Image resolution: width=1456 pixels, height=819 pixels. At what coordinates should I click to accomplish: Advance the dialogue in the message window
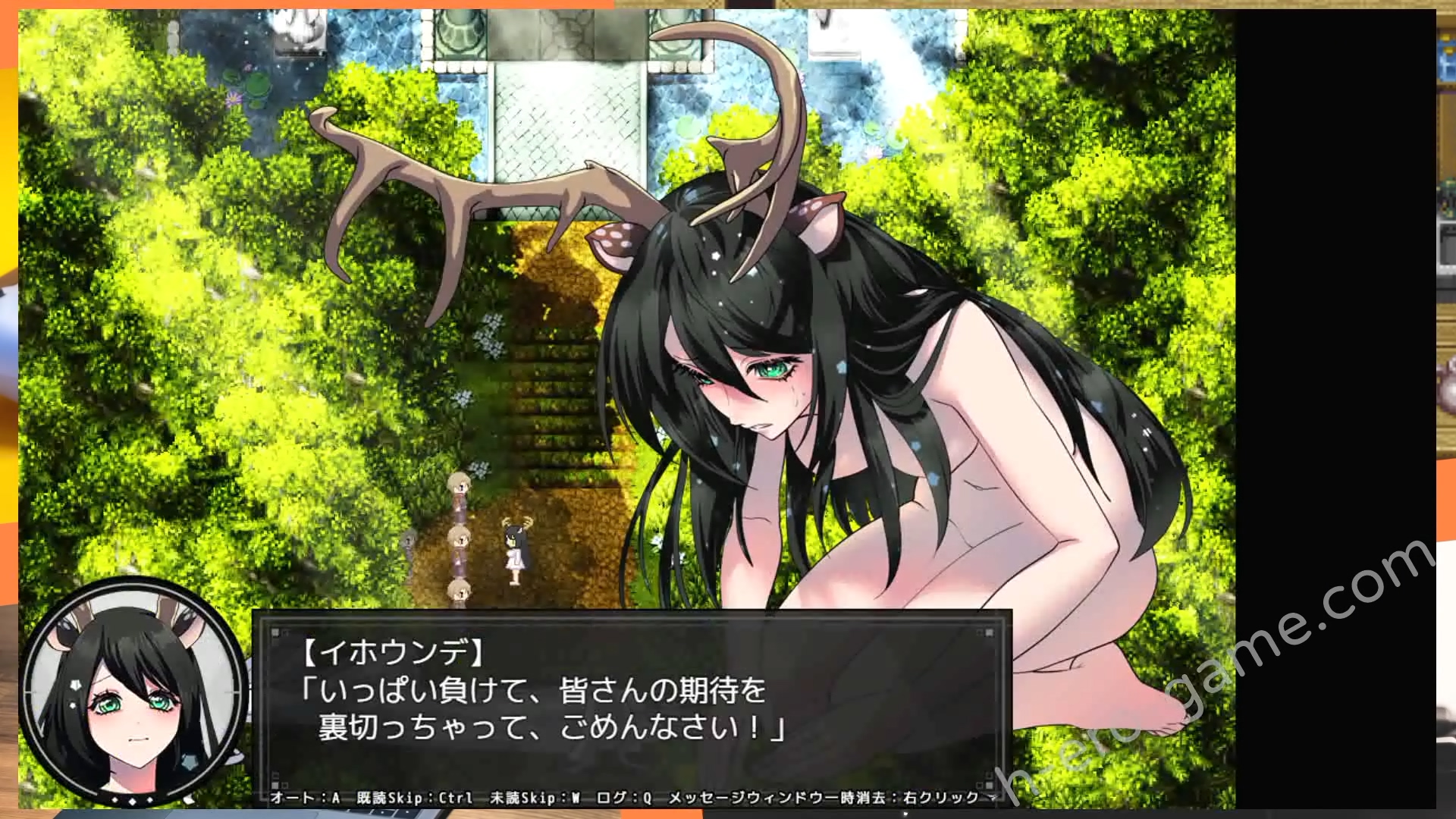[x=631, y=707]
